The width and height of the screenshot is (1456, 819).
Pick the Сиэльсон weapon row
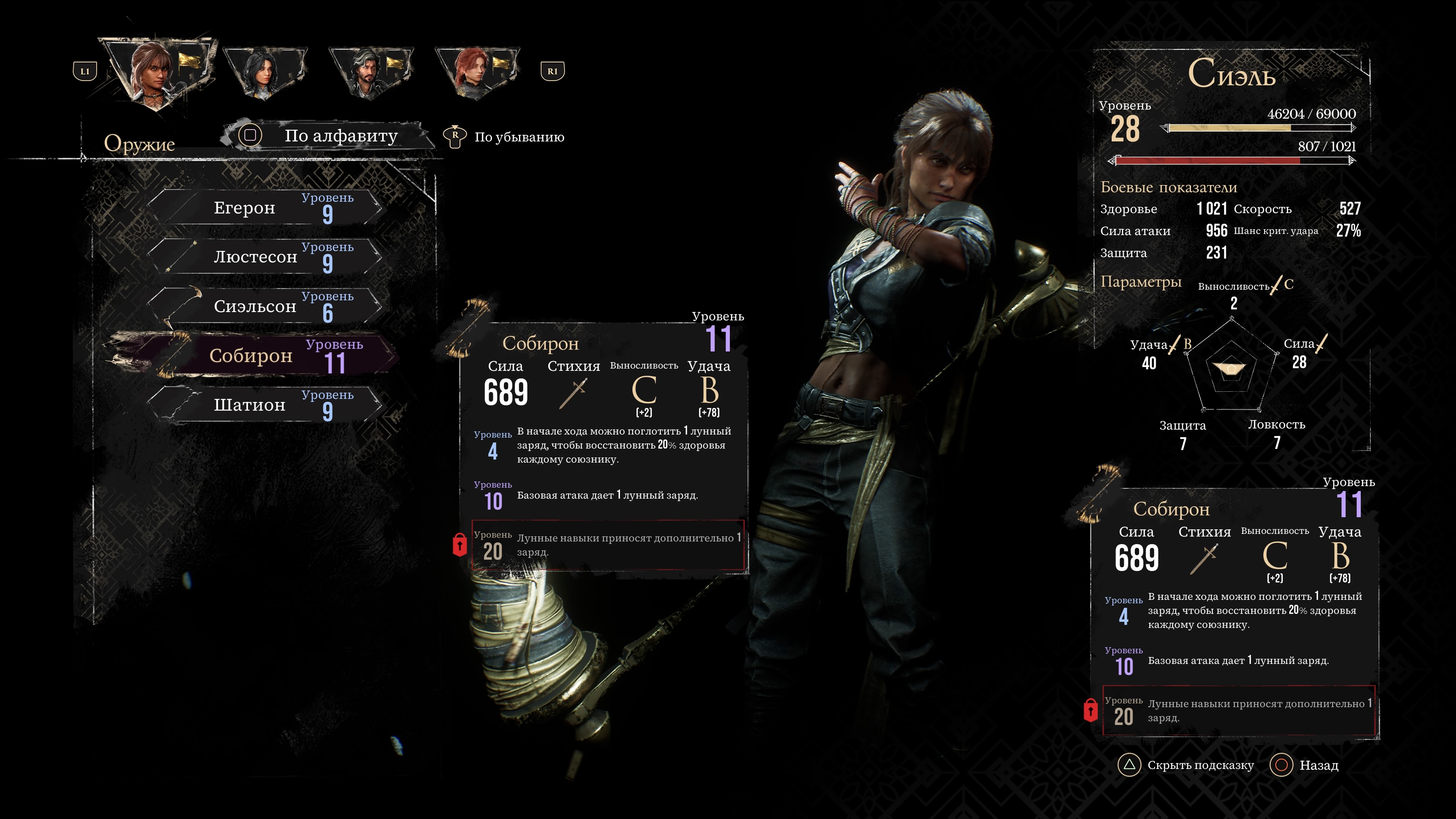[266, 306]
